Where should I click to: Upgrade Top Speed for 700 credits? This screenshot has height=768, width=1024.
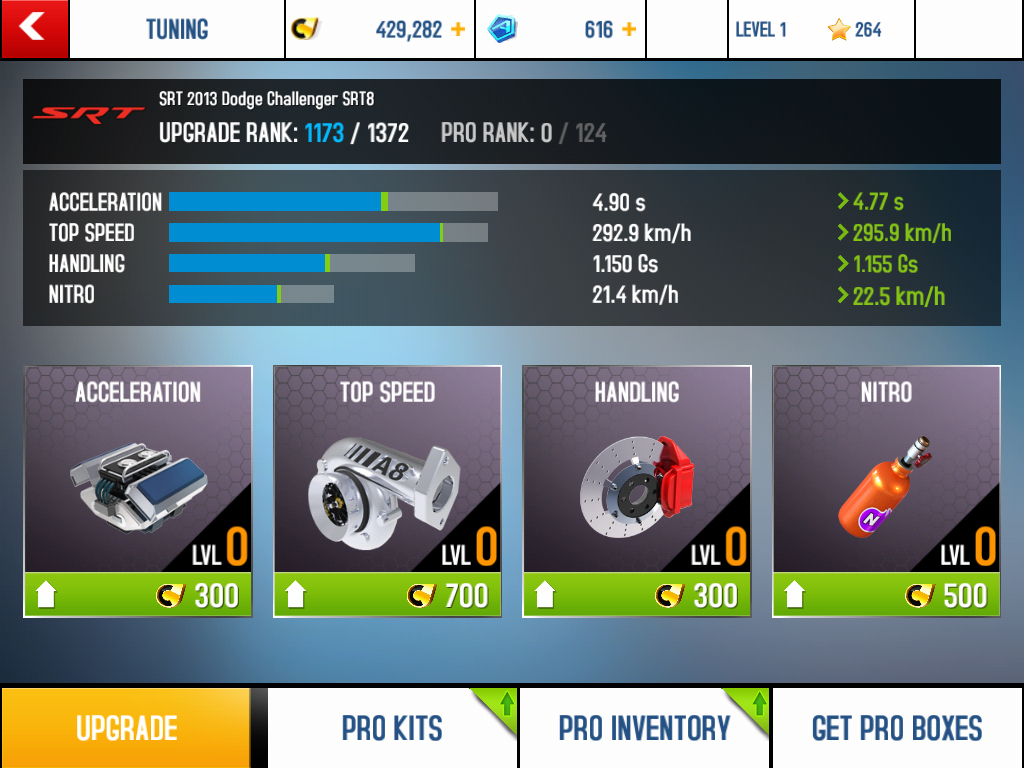pyautogui.click(x=387, y=595)
